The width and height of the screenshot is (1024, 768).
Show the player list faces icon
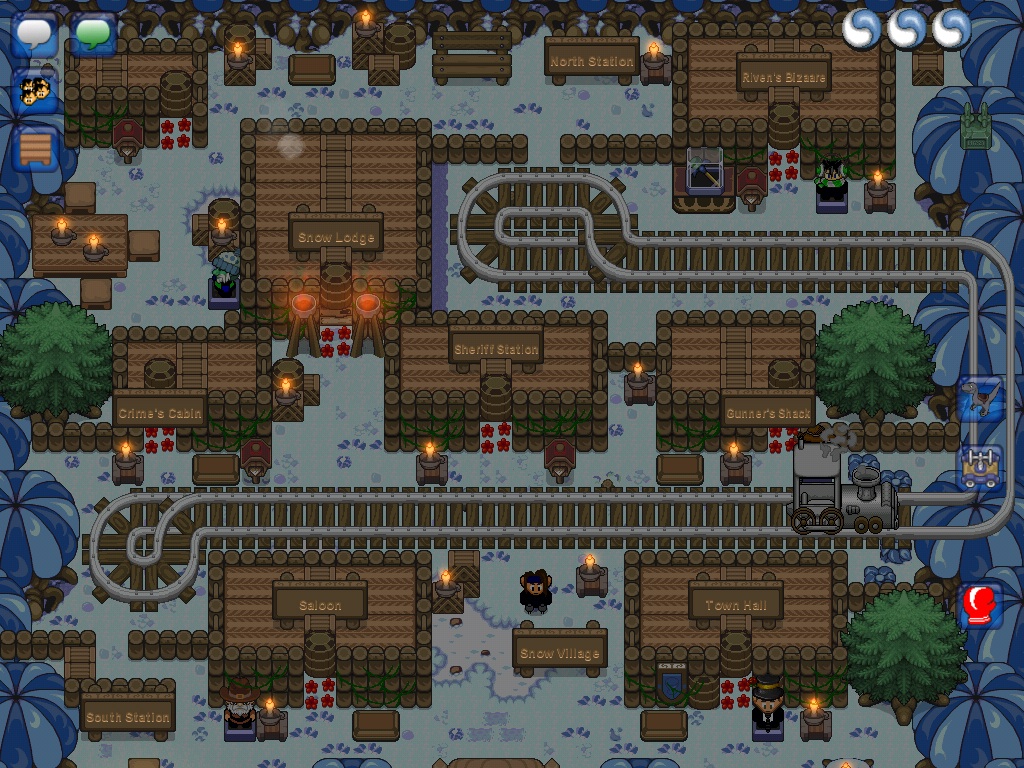[x=35, y=92]
